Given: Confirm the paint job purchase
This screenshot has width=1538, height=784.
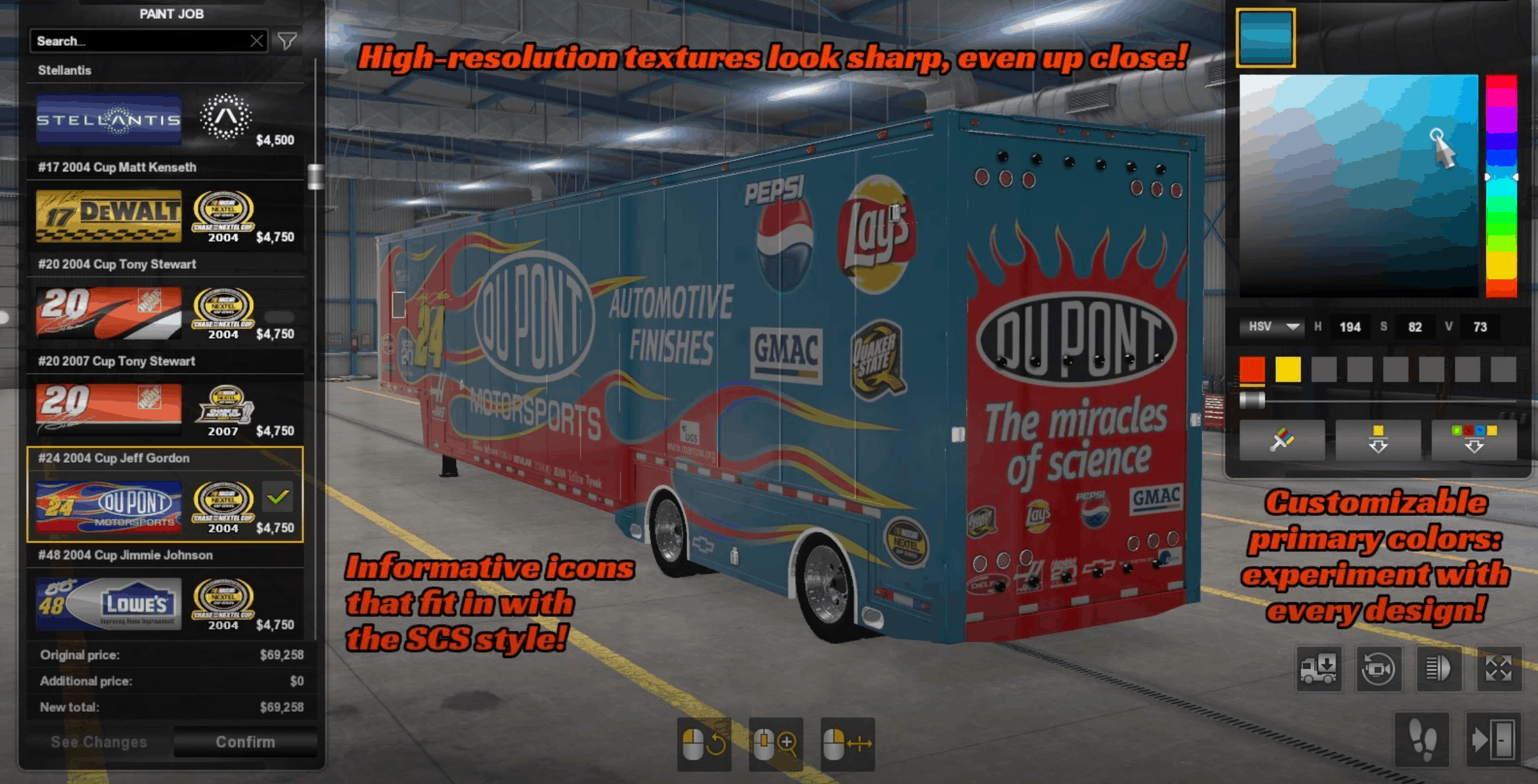Looking at the screenshot, I should click(x=245, y=742).
